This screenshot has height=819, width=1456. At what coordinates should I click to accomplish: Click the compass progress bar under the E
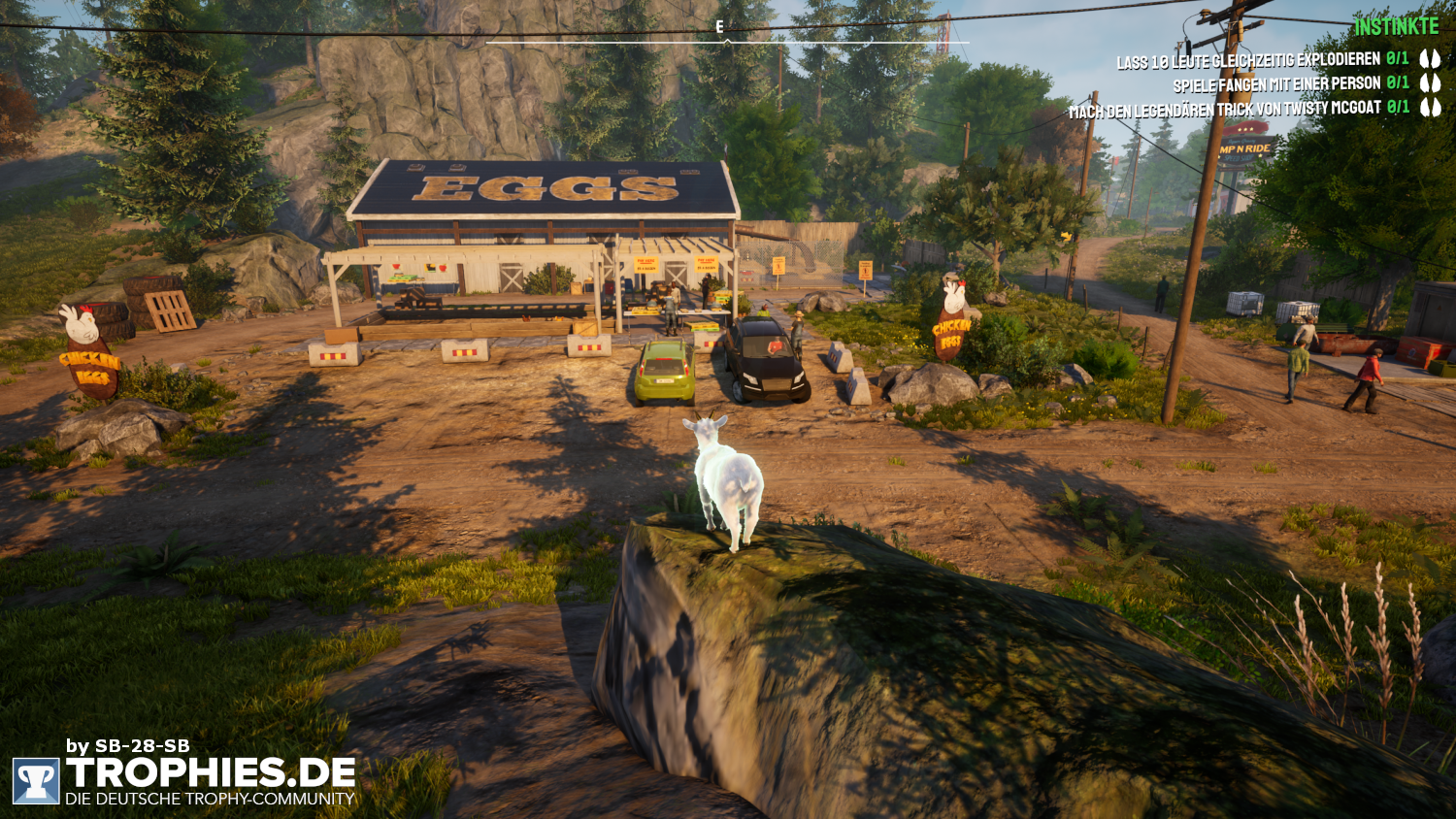[x=726, y=42]
